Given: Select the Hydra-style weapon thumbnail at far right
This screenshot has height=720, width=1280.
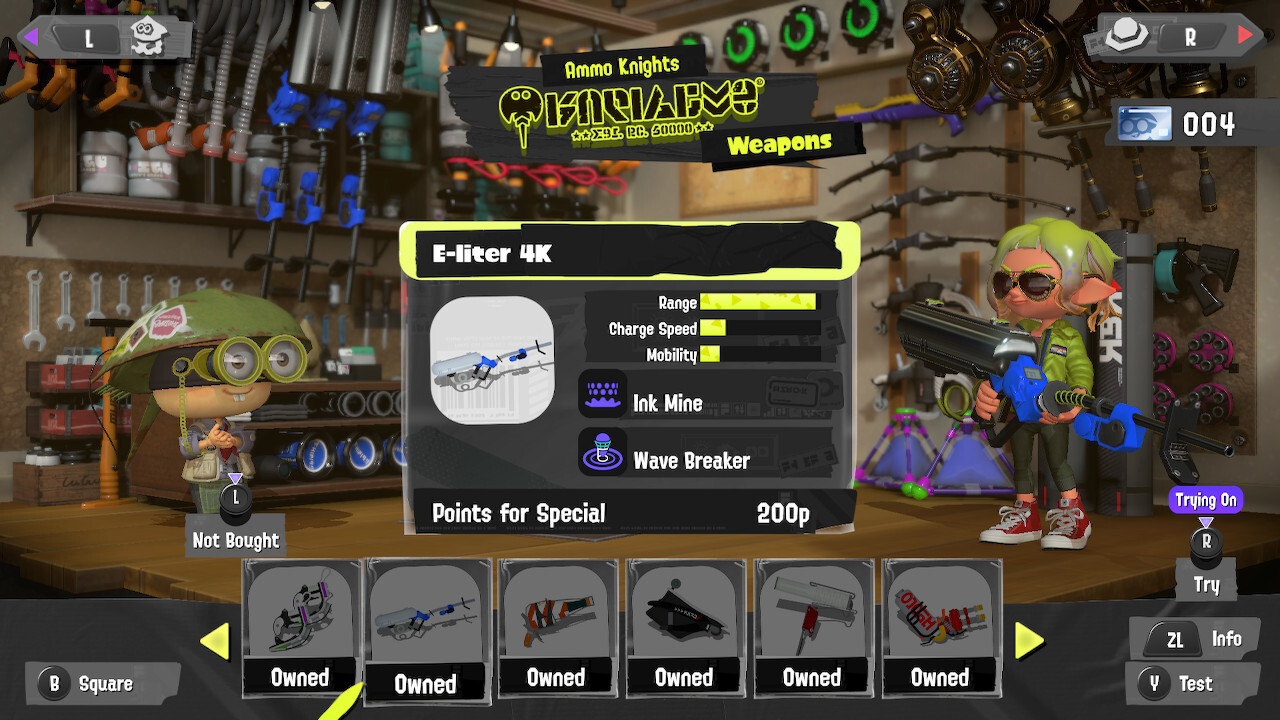Looking at the screenshot, I should (x=940, y=615).
